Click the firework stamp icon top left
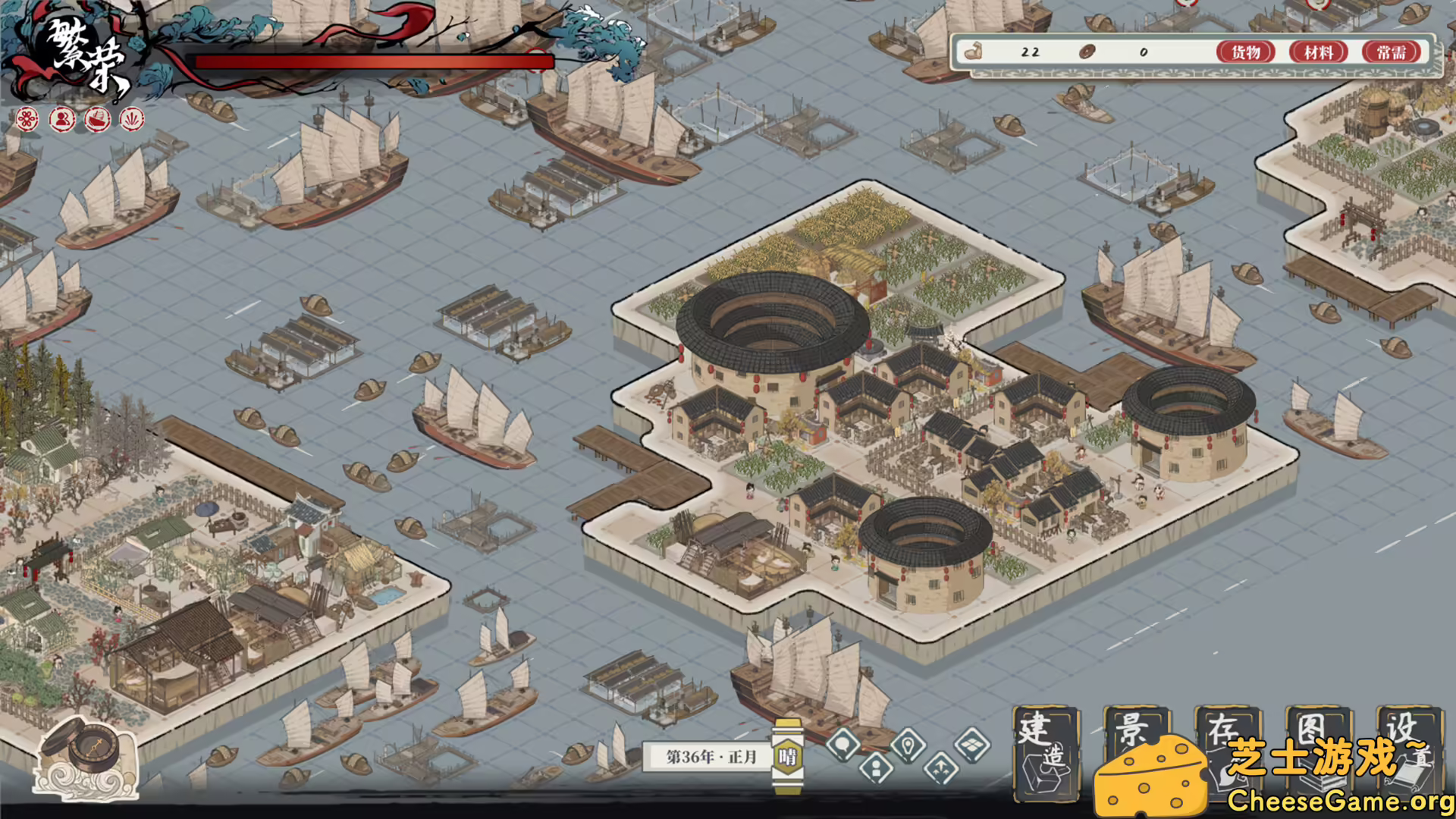 pyautogui.click(x=130, y=119)
